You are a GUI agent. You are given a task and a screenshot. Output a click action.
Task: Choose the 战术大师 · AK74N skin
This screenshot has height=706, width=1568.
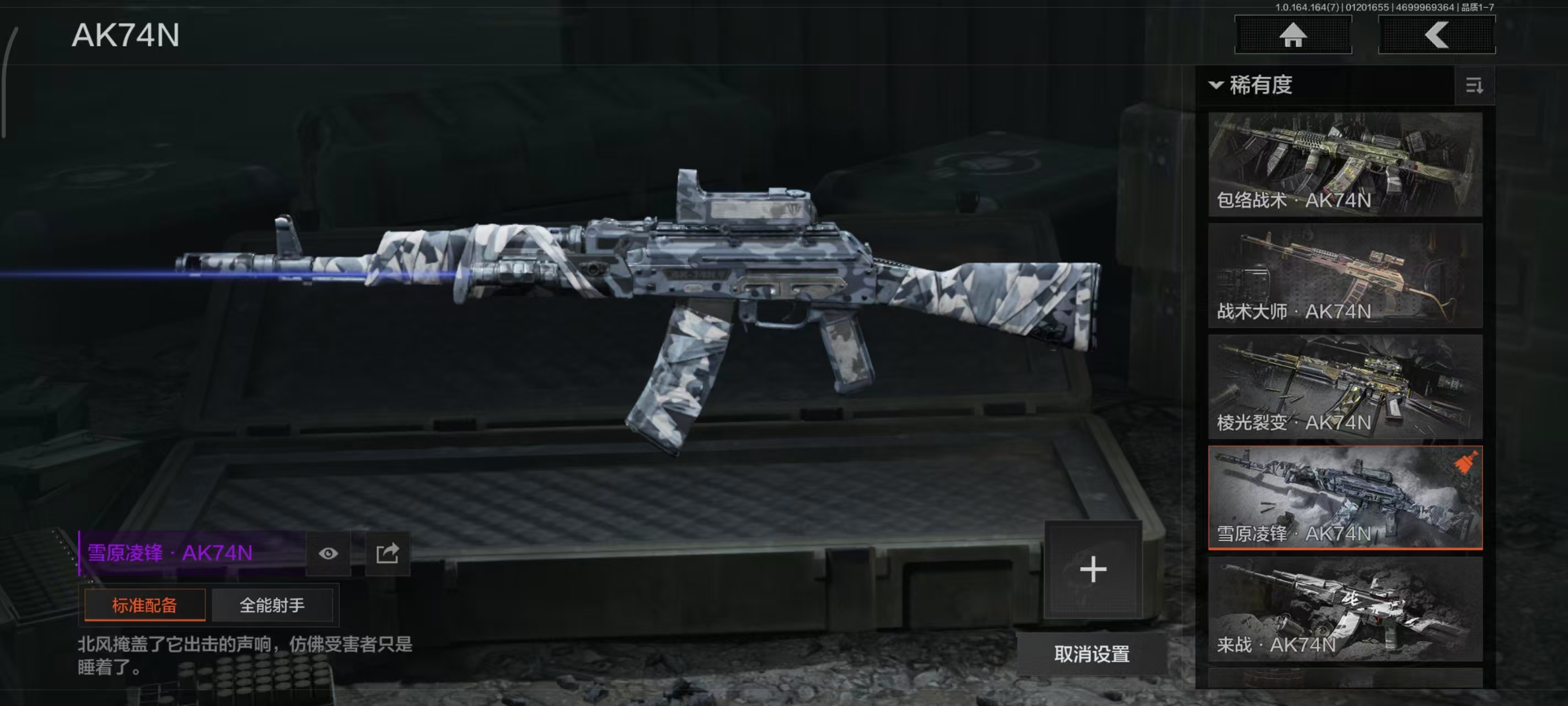pyautogui.click(x=1345, y=275)
